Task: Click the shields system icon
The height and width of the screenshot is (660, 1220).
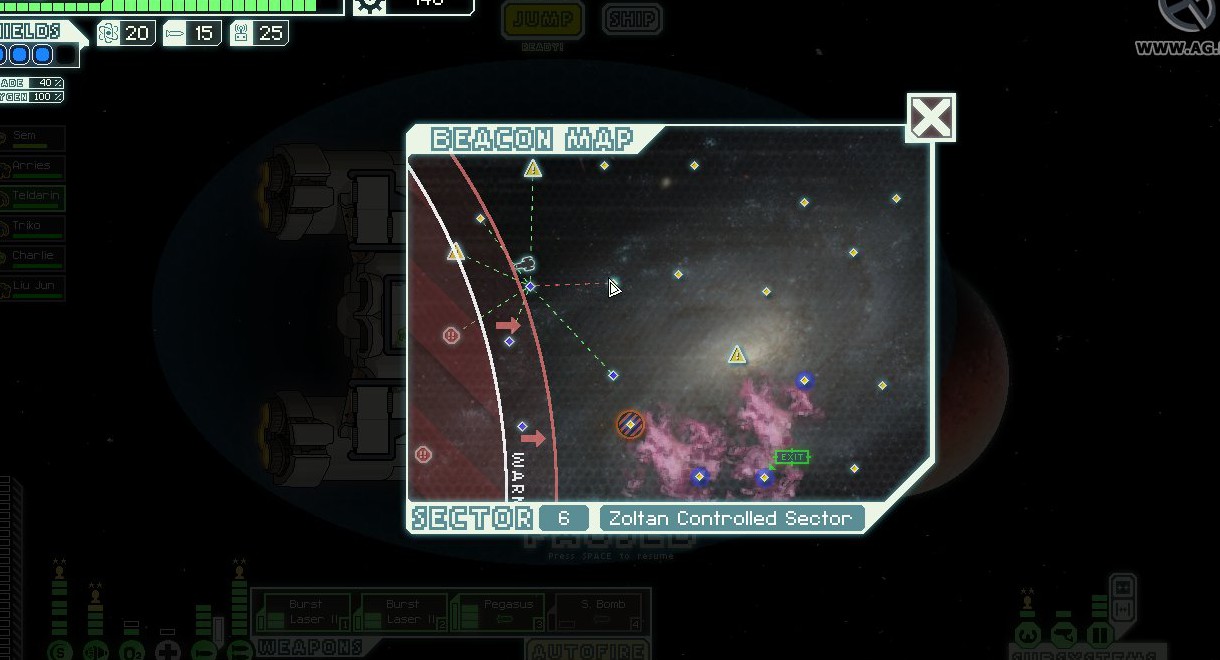Action: pyautogui.click(x=60, y=652)
